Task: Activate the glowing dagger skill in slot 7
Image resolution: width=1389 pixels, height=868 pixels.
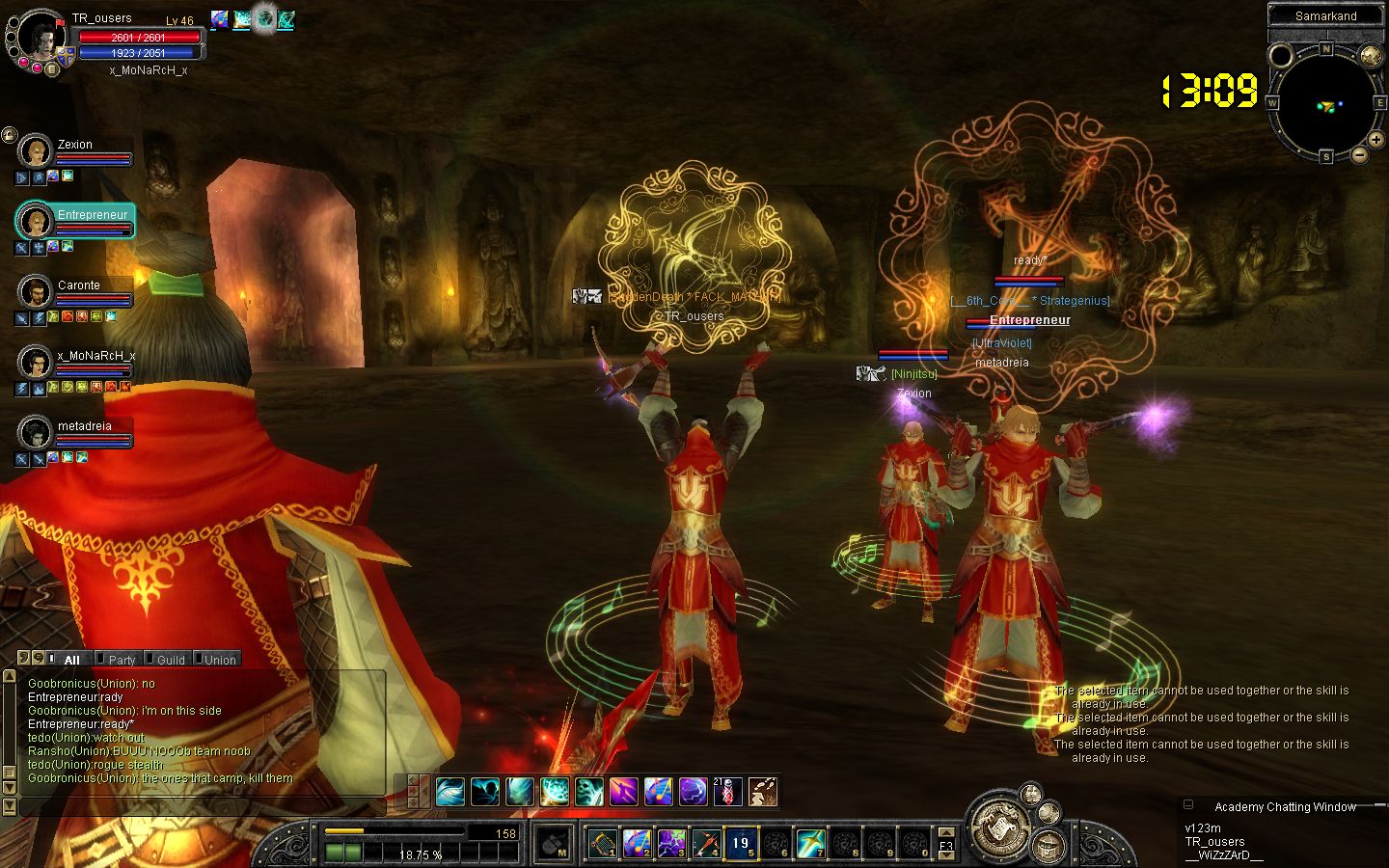Action: pos(810,843)
